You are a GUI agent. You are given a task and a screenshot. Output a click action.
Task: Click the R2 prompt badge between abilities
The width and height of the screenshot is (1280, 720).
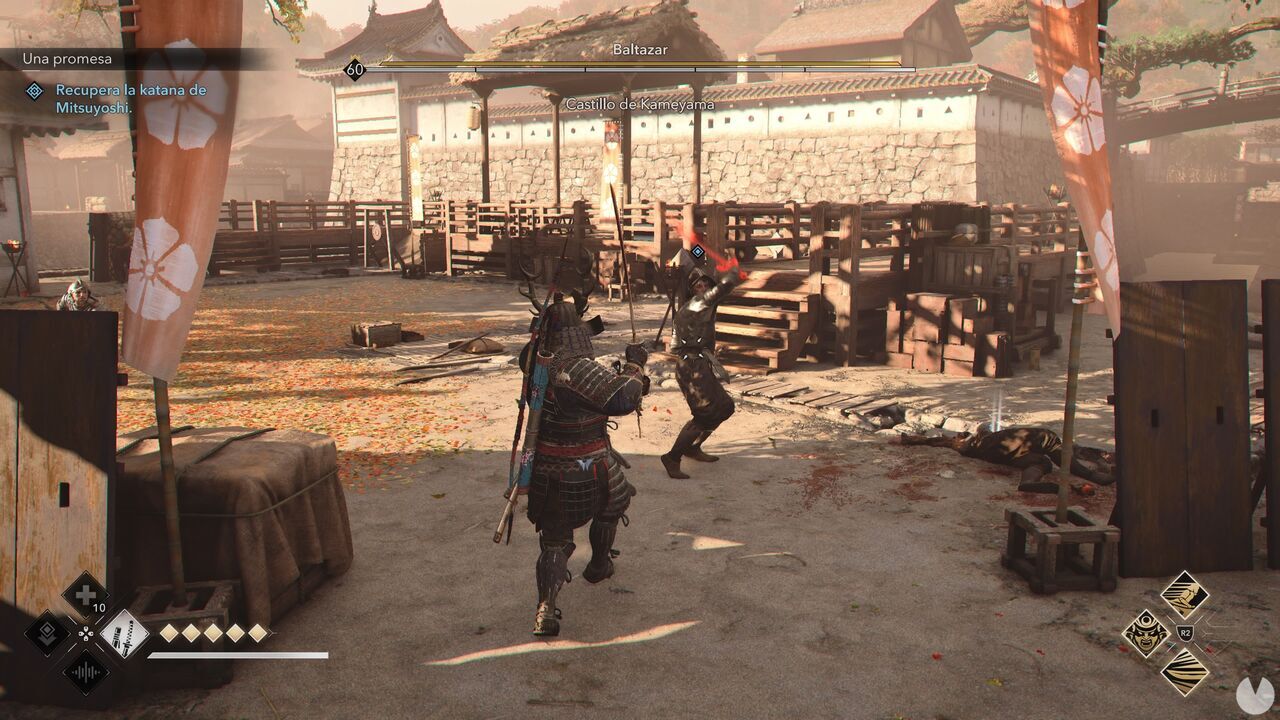coord(1185,631)
